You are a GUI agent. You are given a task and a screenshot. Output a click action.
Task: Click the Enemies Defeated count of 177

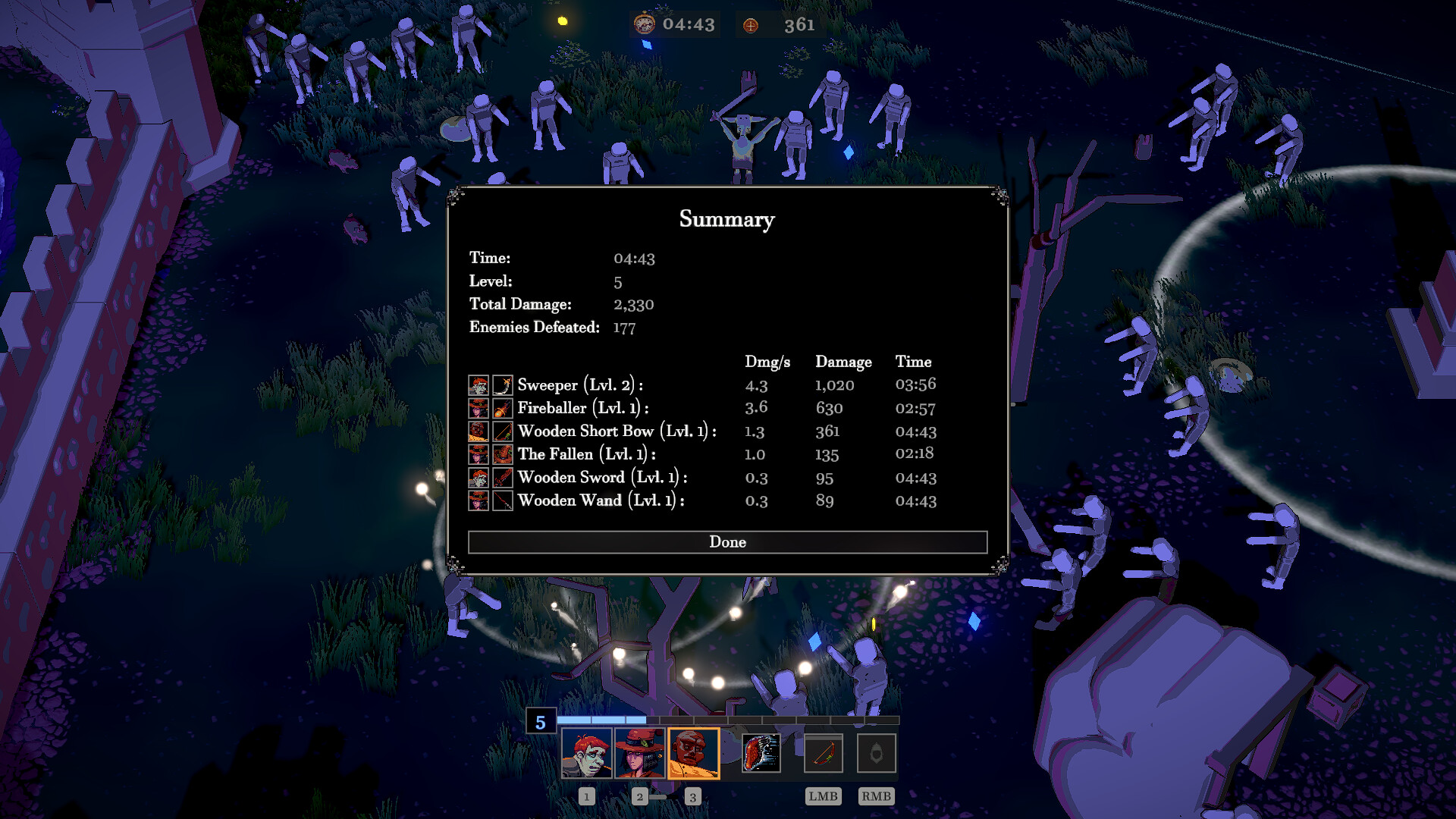point(623,328)
